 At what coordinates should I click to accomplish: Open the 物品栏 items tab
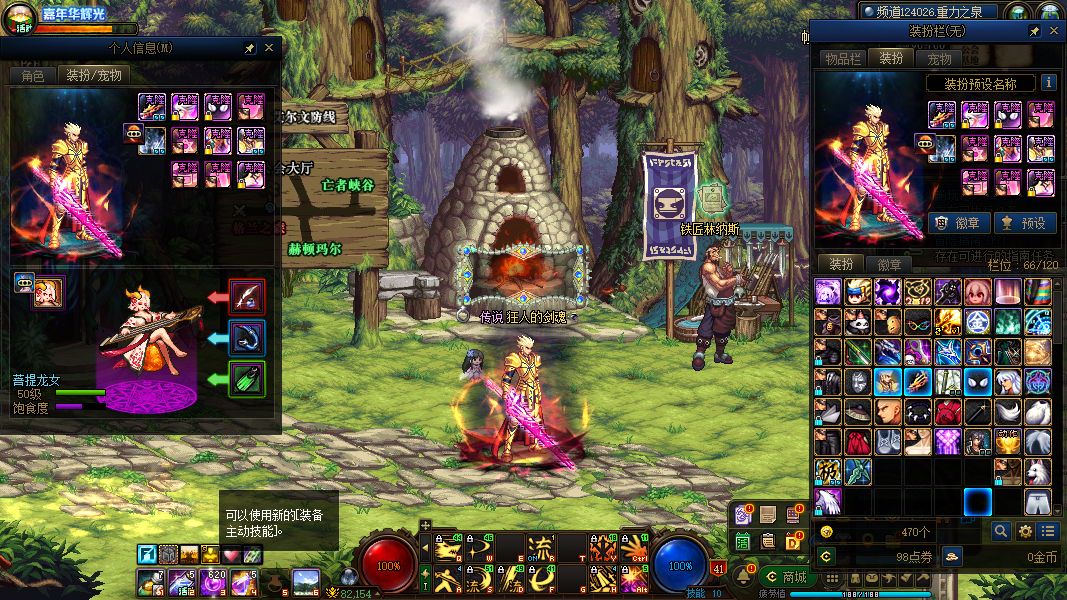point(842,59)
